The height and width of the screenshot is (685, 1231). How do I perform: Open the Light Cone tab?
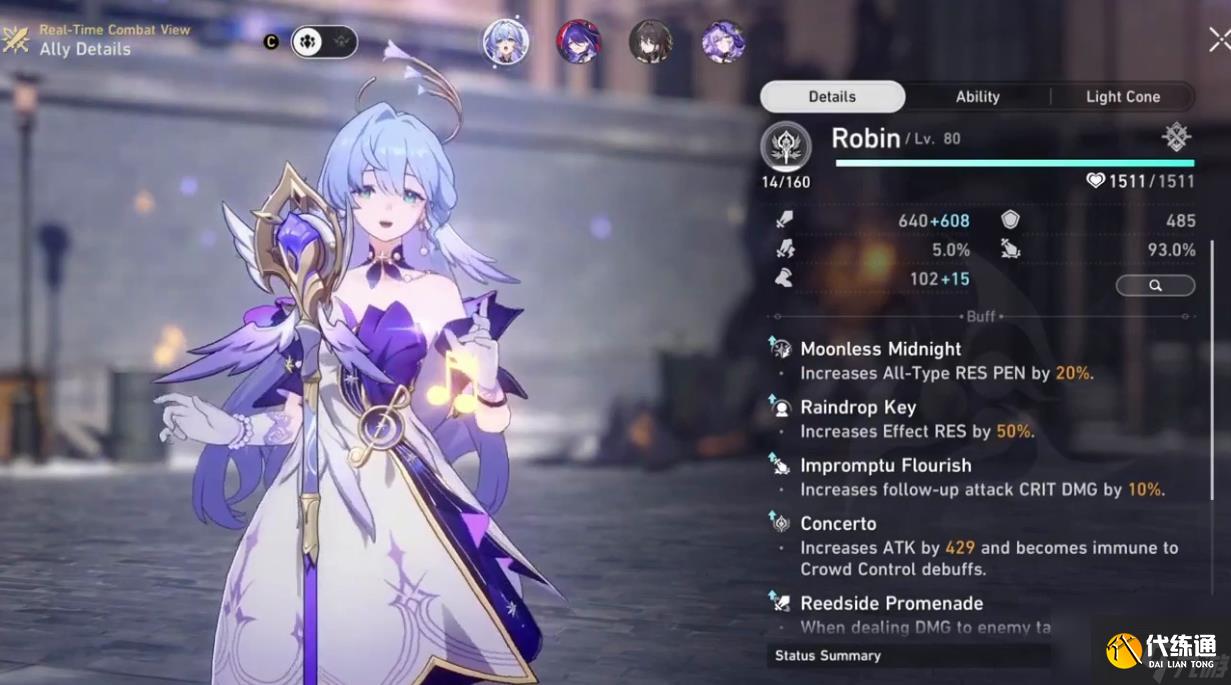1123,97
